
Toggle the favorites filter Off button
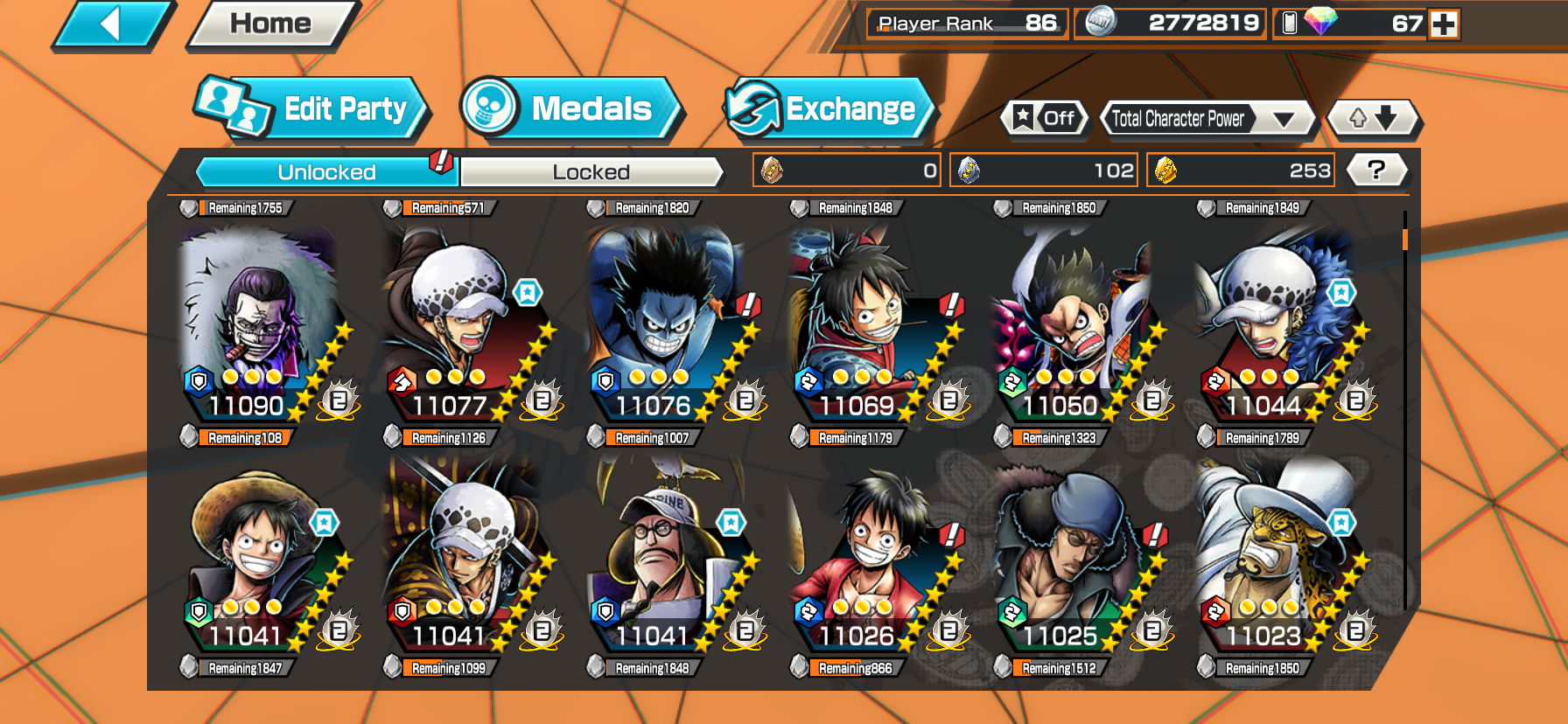(1045, 118)
